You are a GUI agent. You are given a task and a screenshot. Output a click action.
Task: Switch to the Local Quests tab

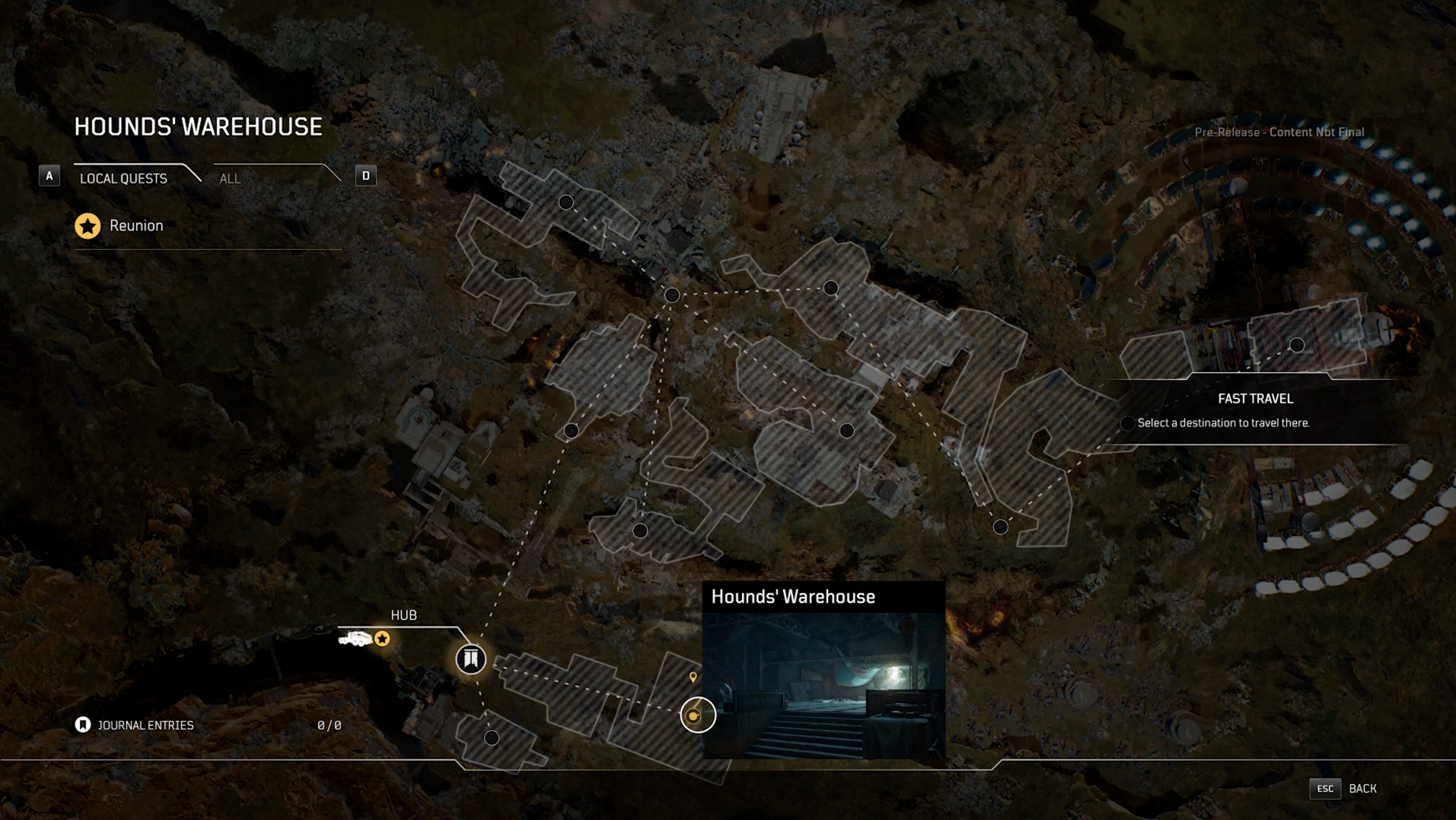123,178
